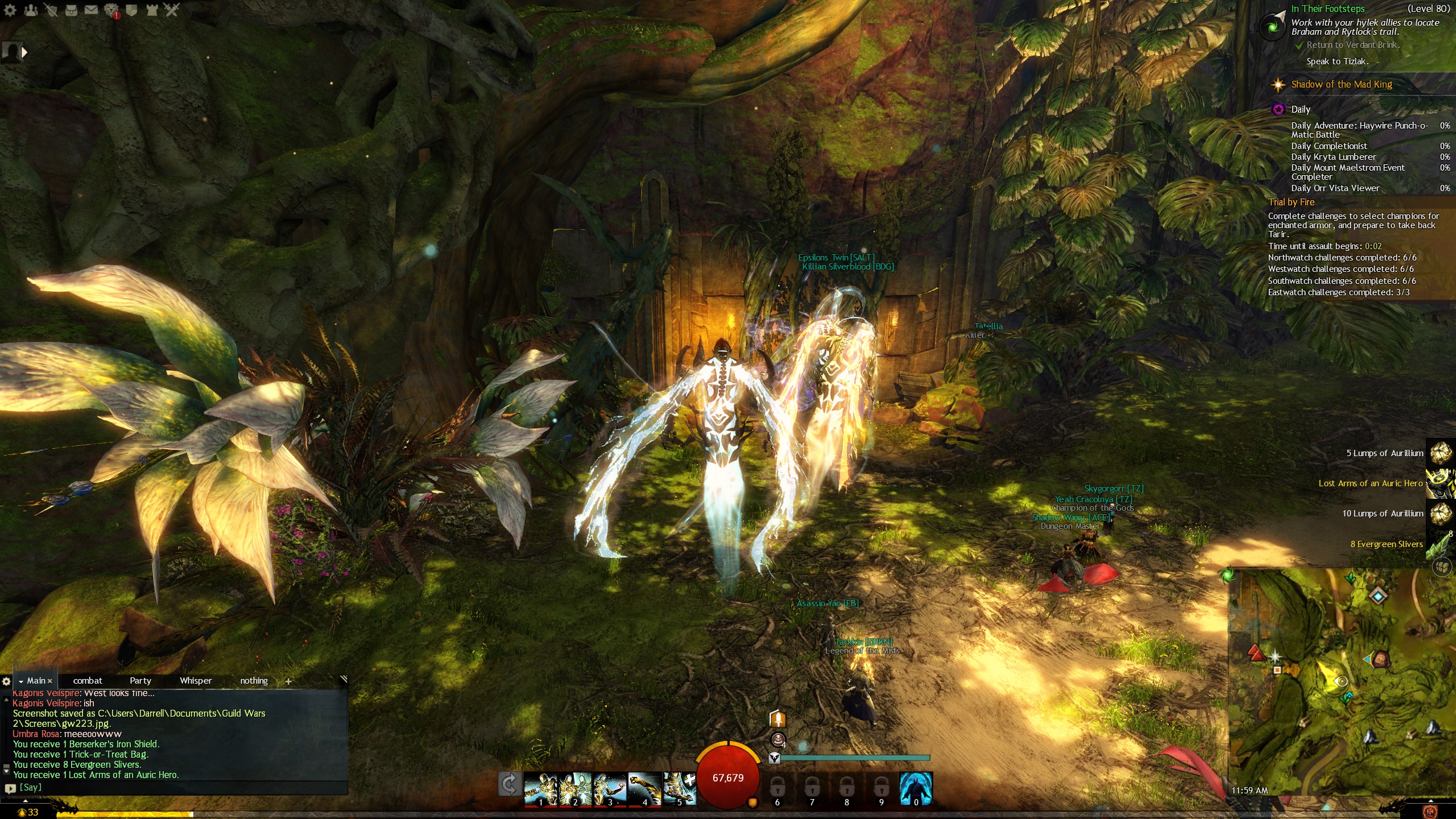Switch to the Party chat tab
This screenshot has width=1456, height=819.
(140, 680)
